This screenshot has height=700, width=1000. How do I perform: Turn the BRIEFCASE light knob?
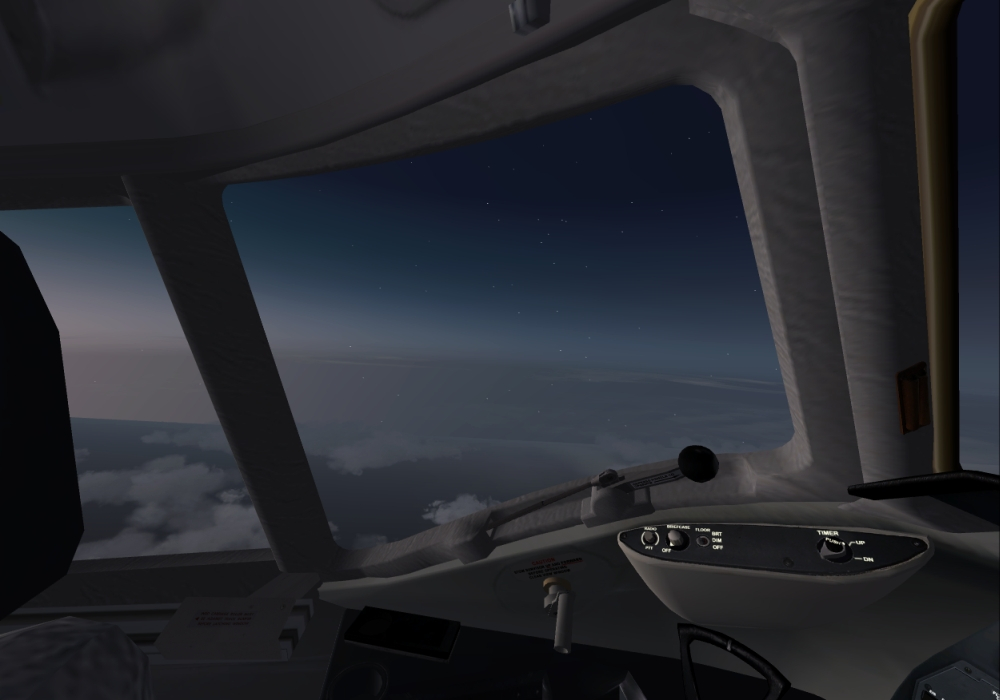click(x=676, y=539)
